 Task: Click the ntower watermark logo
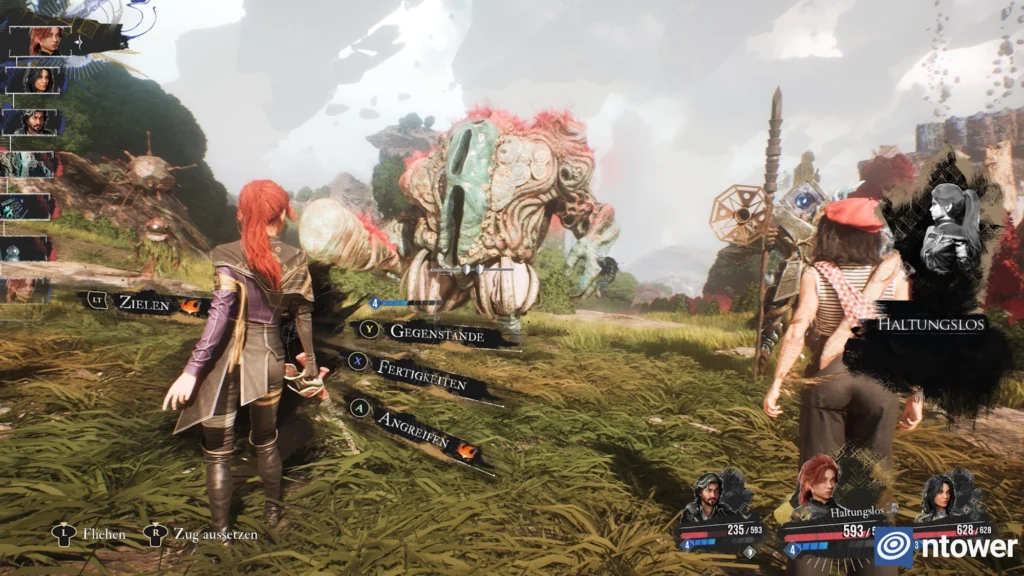(945, 546)
